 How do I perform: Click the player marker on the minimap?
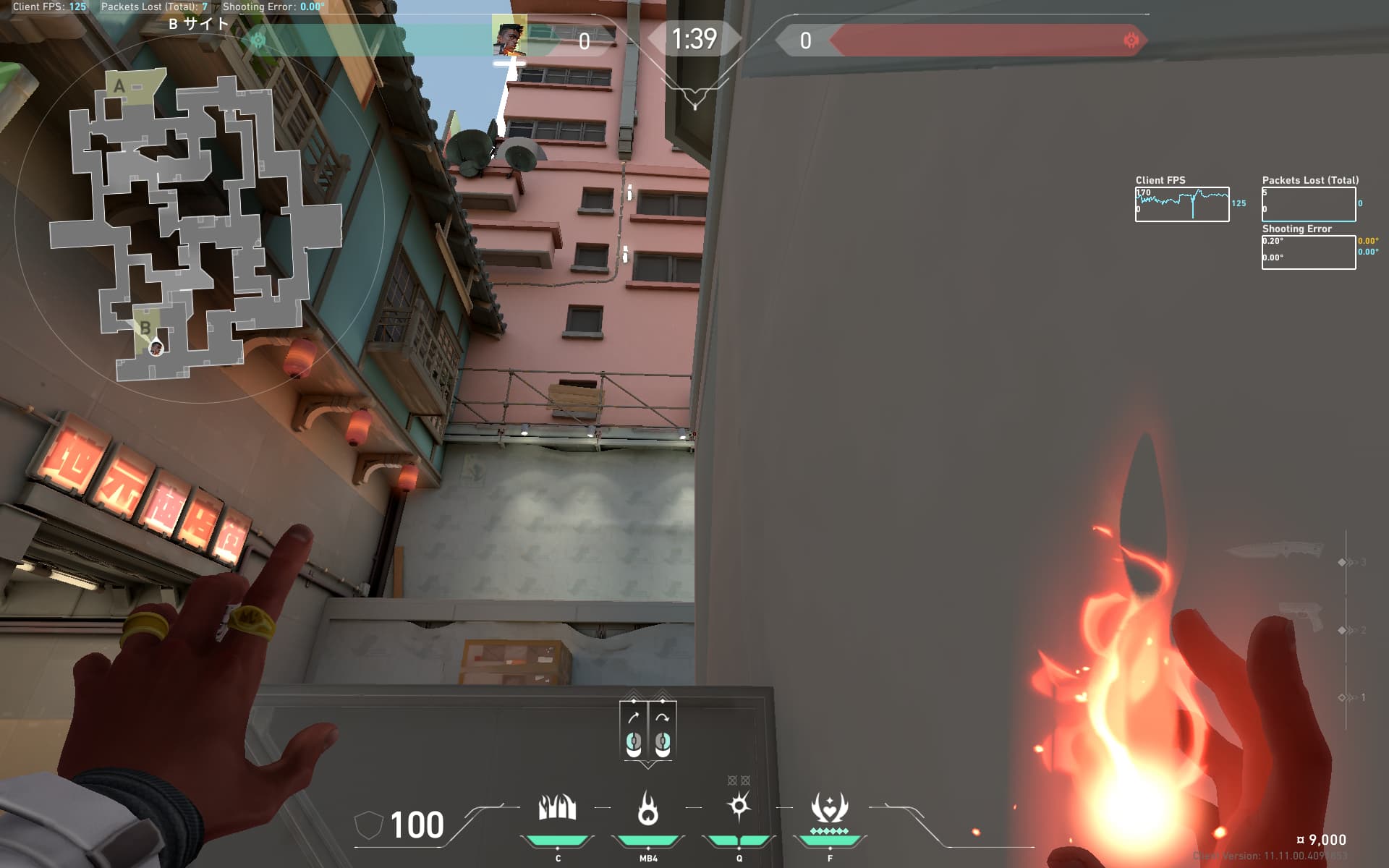pos(156,349)
